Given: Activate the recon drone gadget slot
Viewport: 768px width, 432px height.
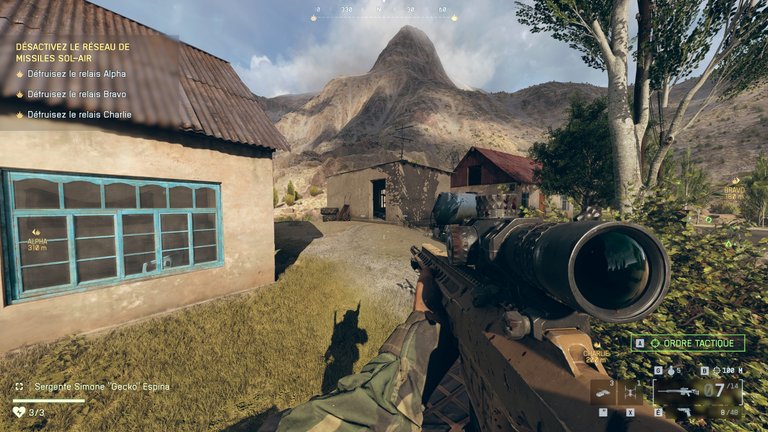Looking at the screenshot, I should pos(631,392).
